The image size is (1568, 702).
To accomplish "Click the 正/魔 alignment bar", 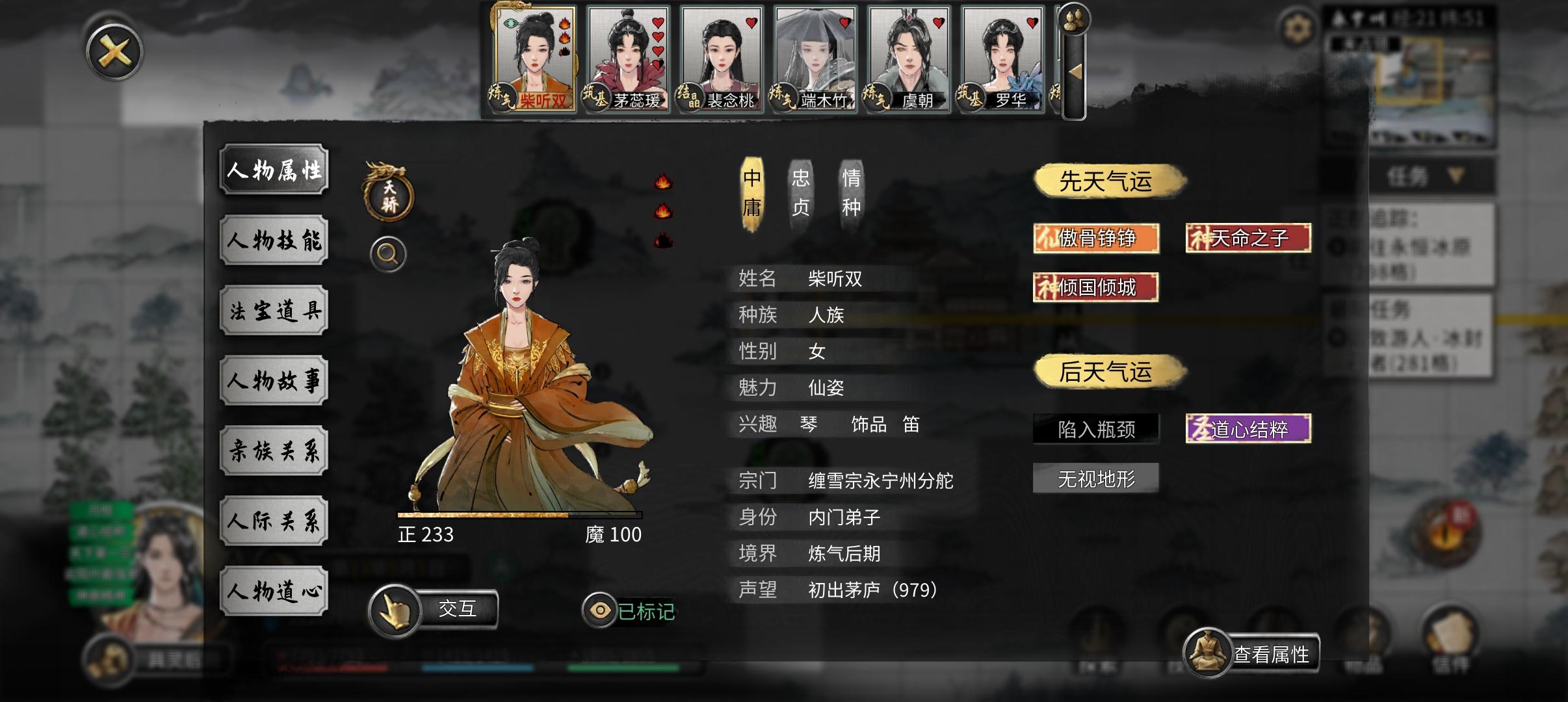I will point(520,515).
